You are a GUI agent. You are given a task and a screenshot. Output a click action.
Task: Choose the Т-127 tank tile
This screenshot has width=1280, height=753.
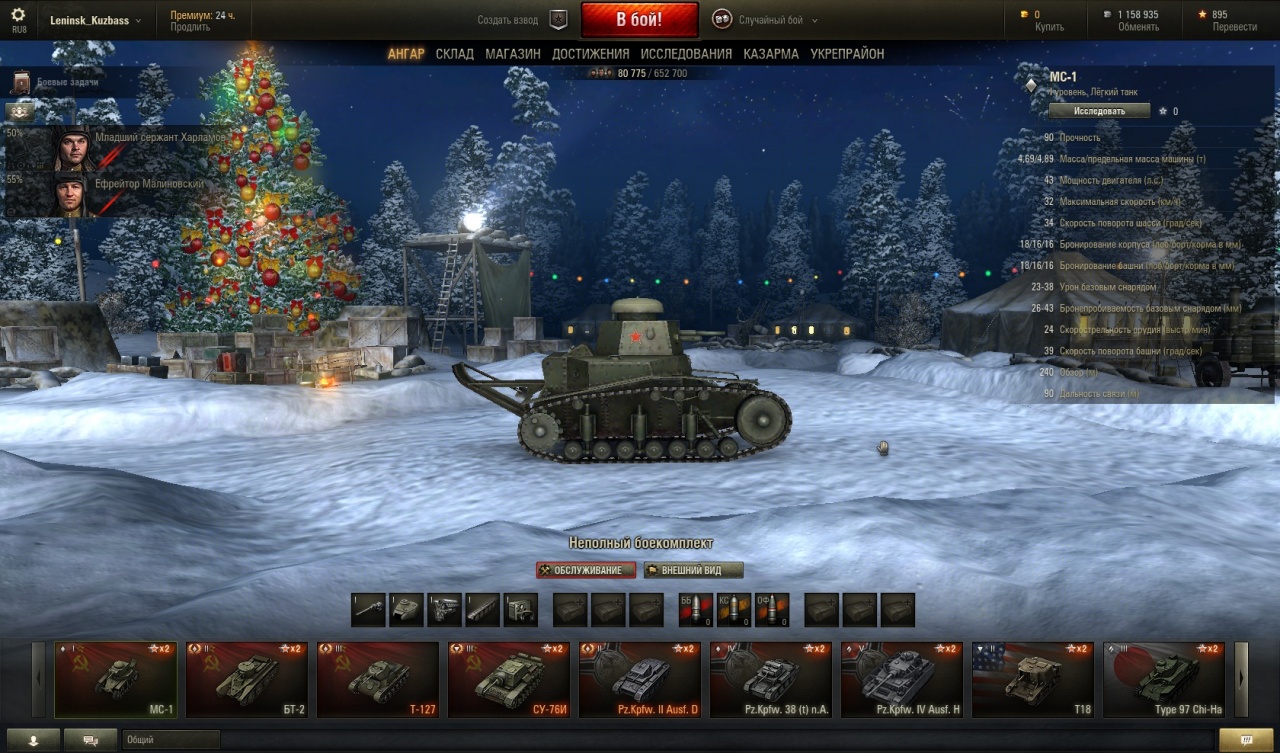click(x=377, y=680)
